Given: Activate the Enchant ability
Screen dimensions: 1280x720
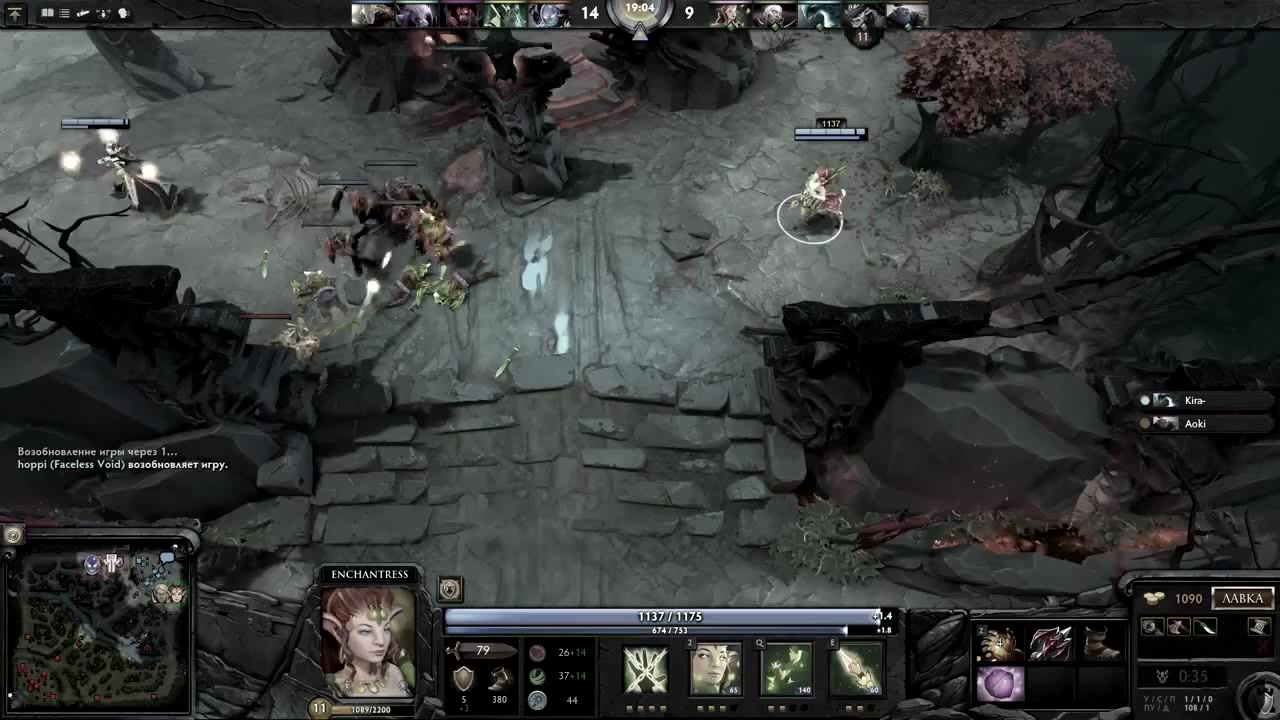Looking at the screenshot, I should coord(716,669).
